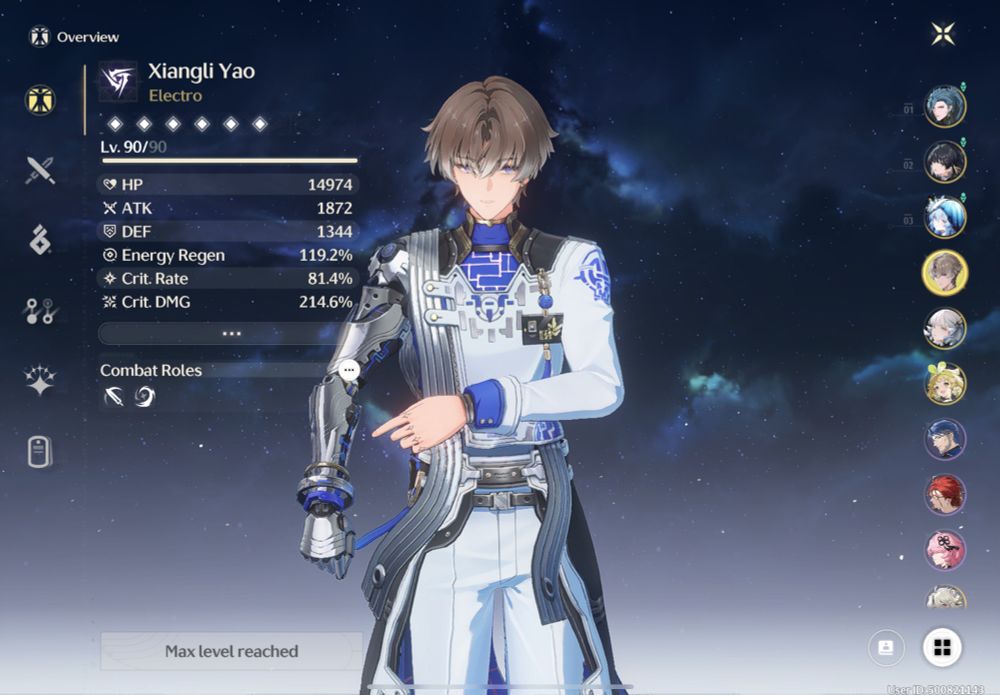Screen dimensions: 1000x695
Task: Switch to the Weapon tab (crossed sword icon)
Action: pos(40,171)
